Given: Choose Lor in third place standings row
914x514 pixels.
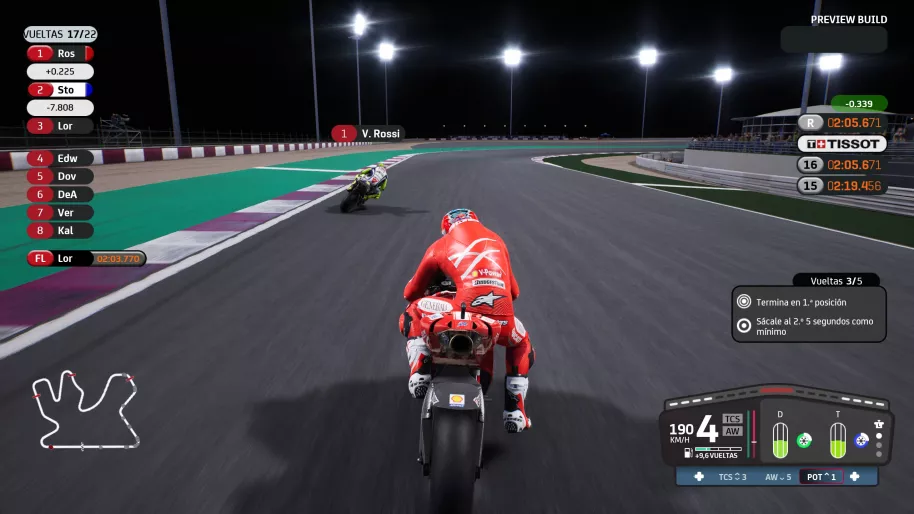Looking at the screenshot, I should tap(60, 126).
